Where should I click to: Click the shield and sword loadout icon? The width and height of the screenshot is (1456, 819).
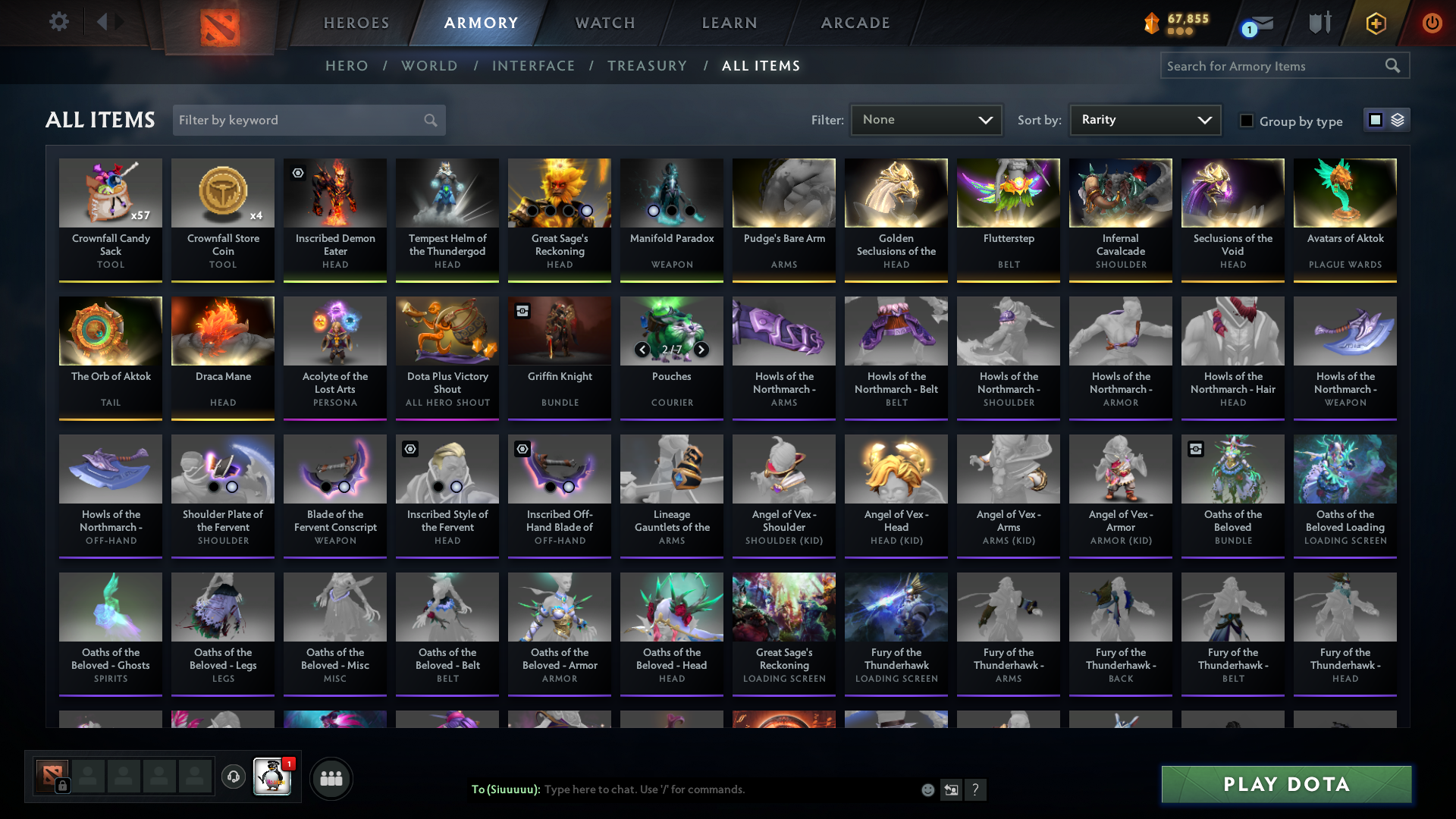tap(1319, 23)
